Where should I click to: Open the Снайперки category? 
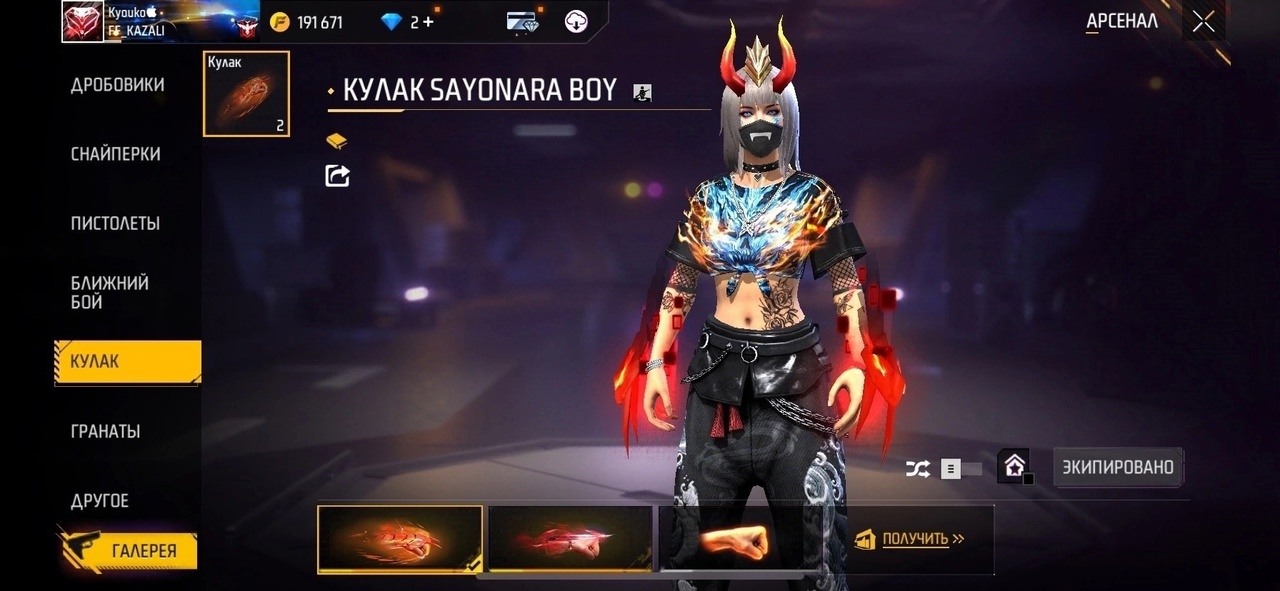115,154
